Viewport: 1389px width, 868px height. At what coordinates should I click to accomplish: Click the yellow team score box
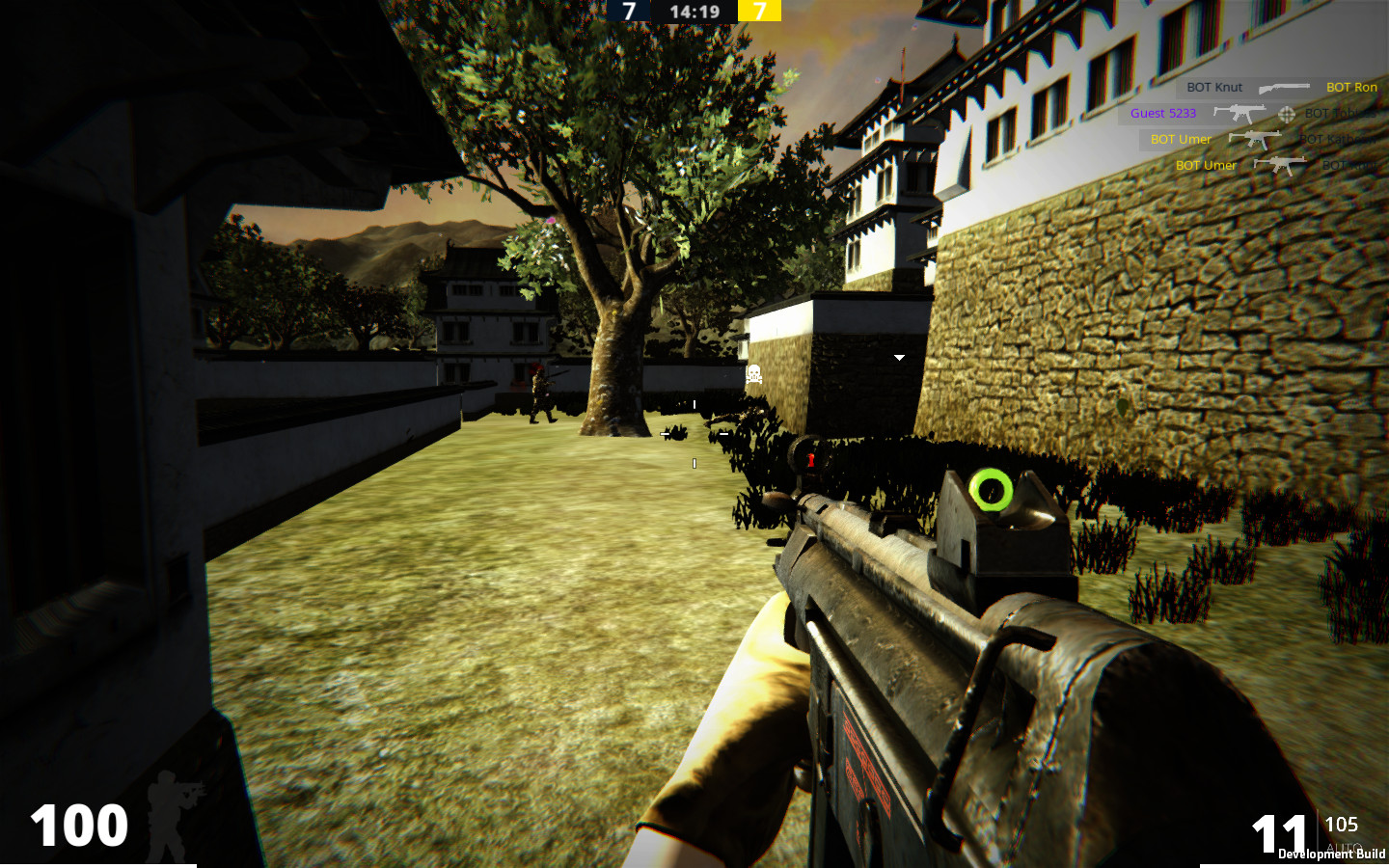tap(758, 13)
